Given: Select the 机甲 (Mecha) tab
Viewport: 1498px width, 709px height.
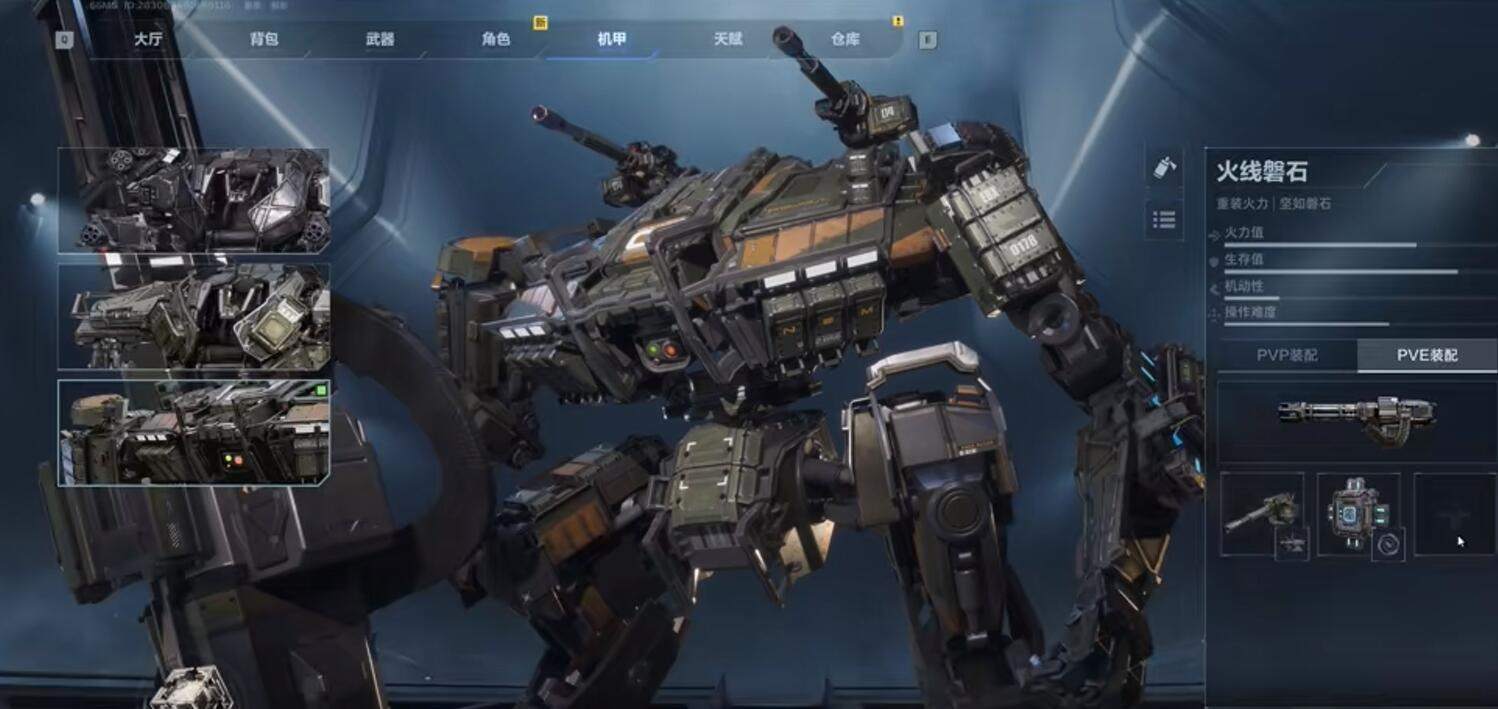Looking at the screenshot, I should (612, 40).
